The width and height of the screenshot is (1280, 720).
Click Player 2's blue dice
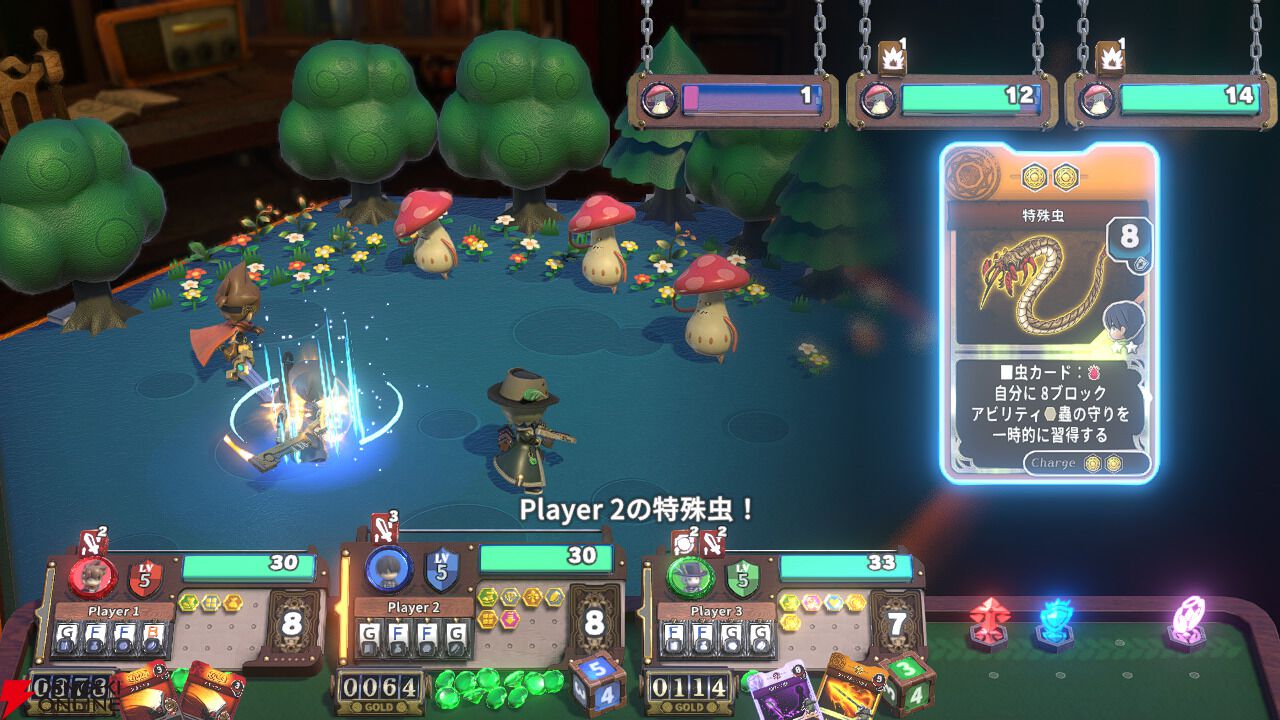[x=597, y=681]
